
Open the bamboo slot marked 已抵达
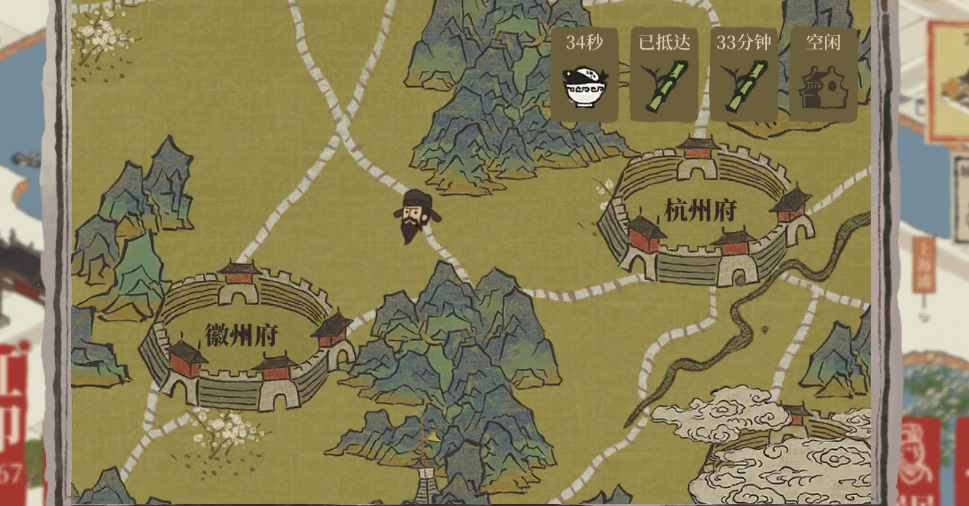664,75
